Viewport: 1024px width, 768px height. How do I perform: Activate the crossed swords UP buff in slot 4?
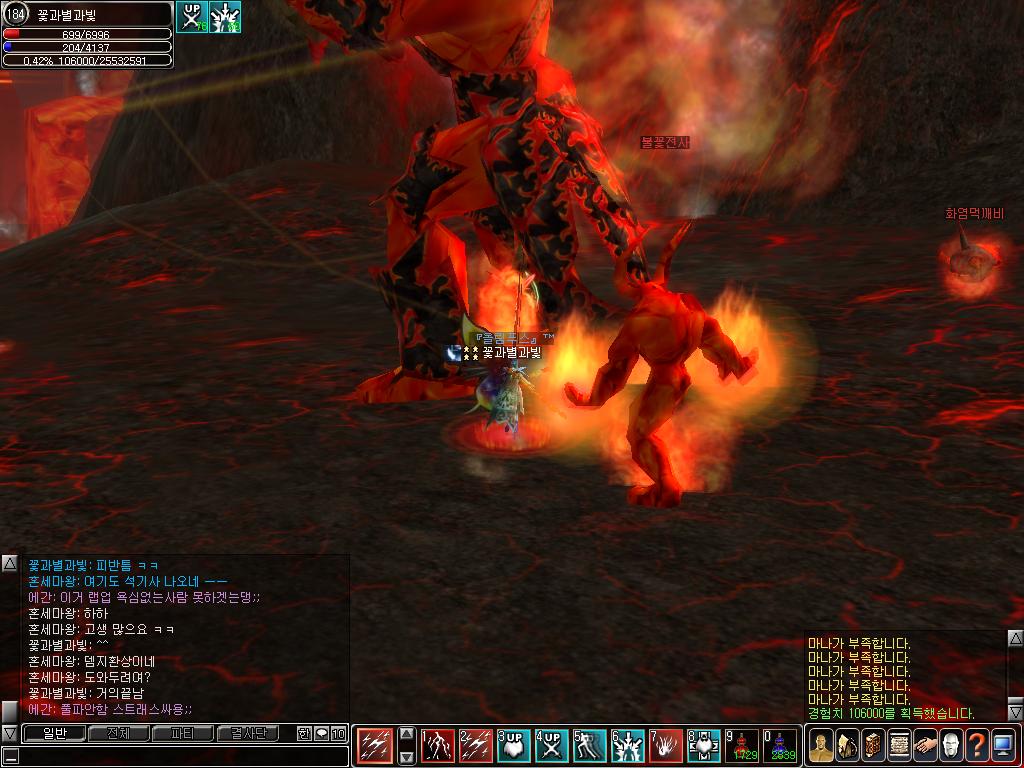pos(551,745)
